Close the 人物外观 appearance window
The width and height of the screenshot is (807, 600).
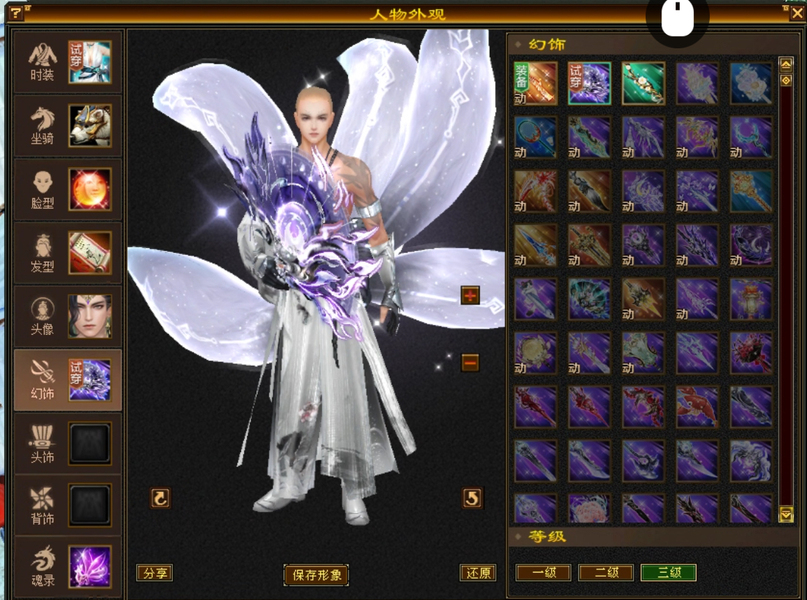(x=797, y=13)
